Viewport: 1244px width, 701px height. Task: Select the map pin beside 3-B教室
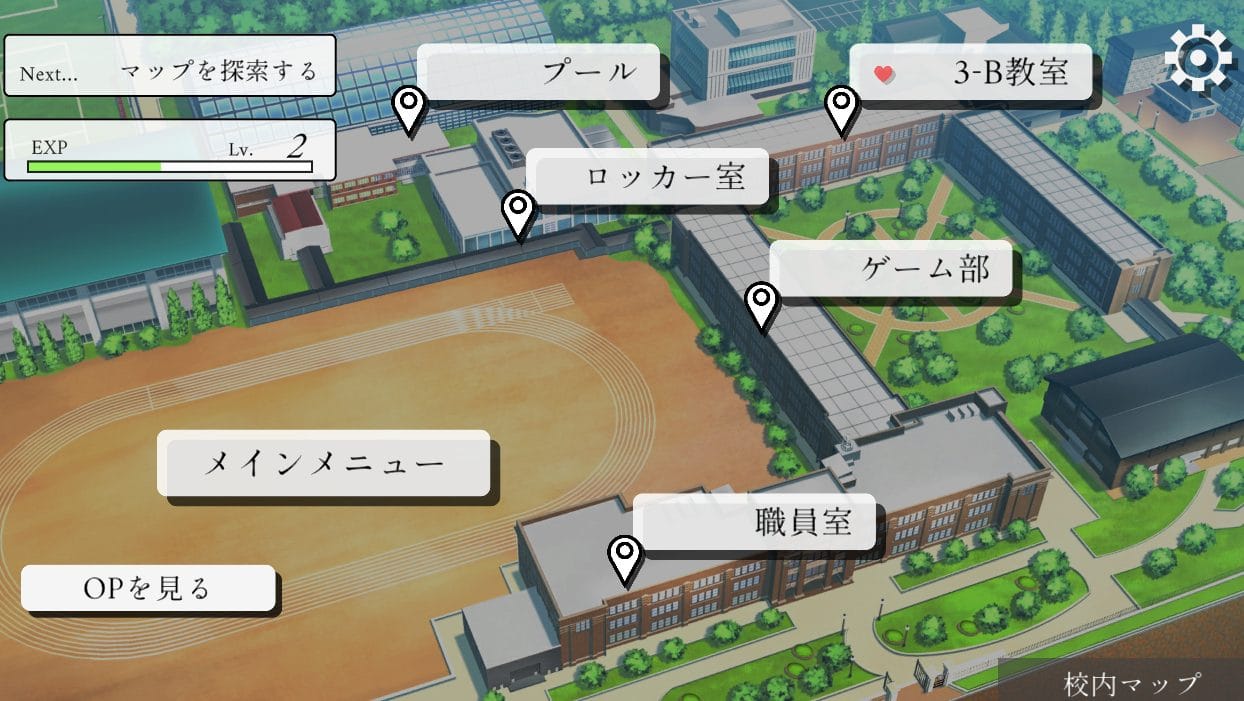click(x=842, y=108)
